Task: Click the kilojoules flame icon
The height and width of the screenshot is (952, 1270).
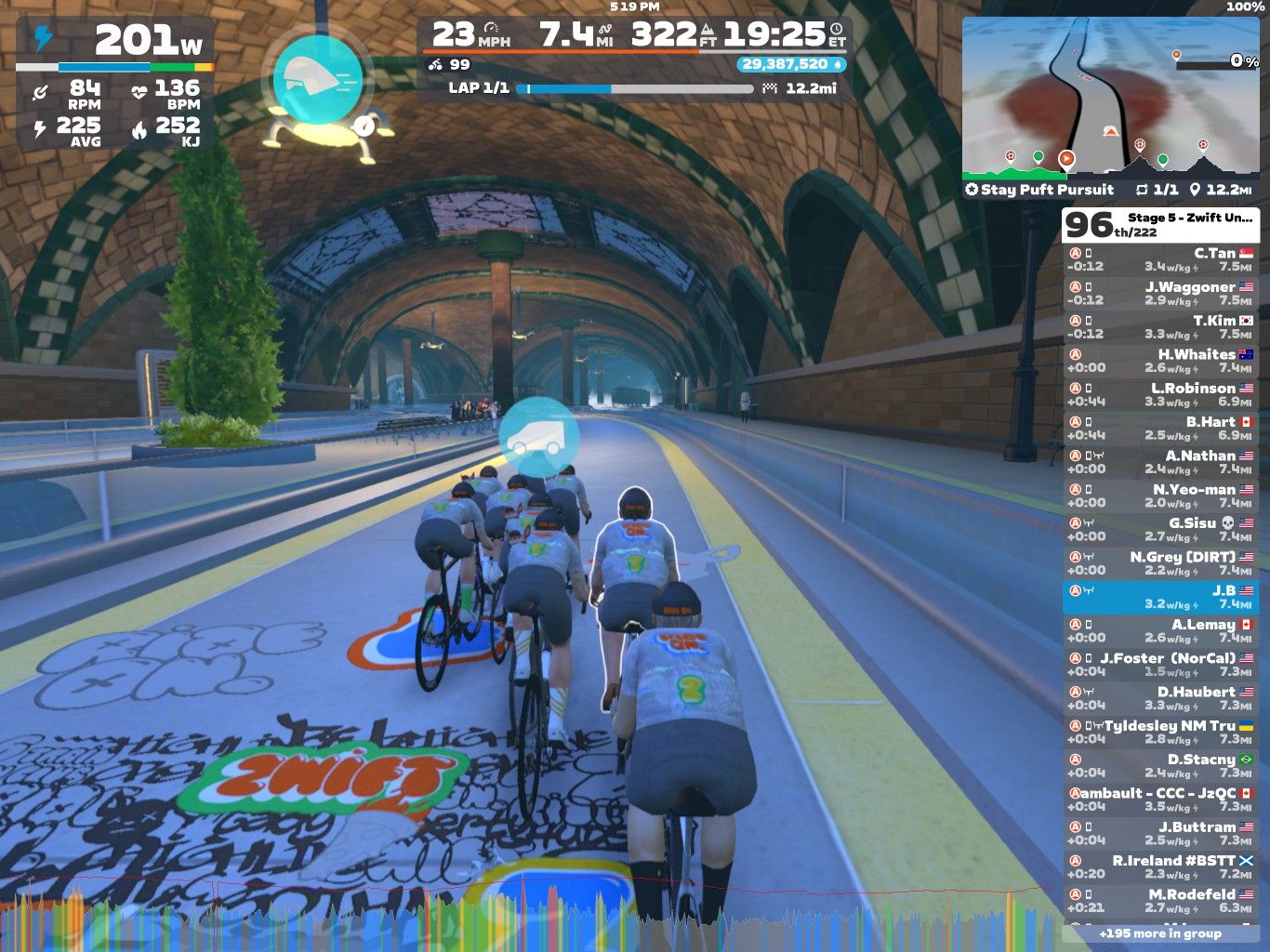Action: 139,128
